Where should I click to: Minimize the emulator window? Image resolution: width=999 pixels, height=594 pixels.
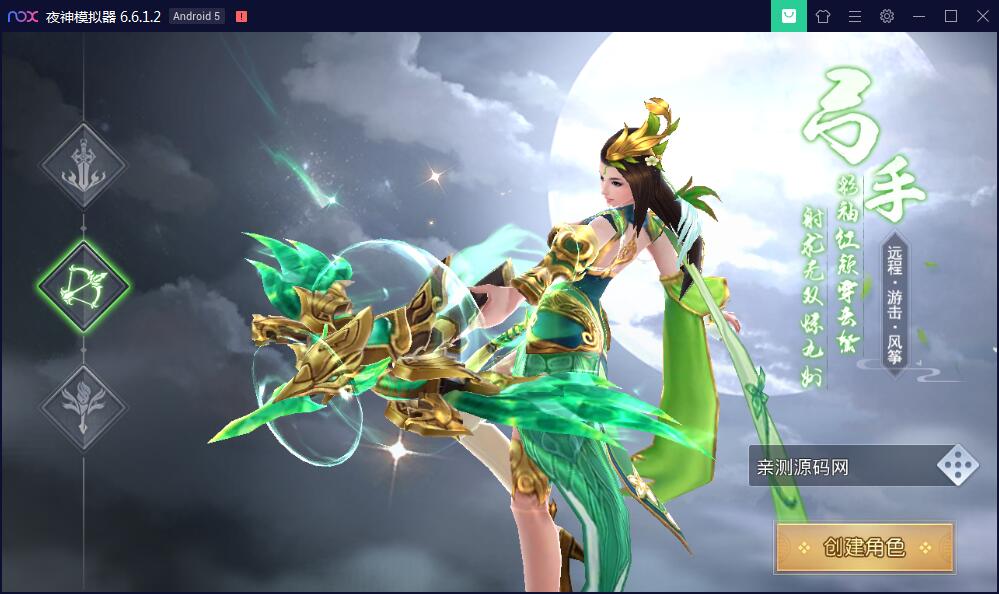[x=919, y=16]
